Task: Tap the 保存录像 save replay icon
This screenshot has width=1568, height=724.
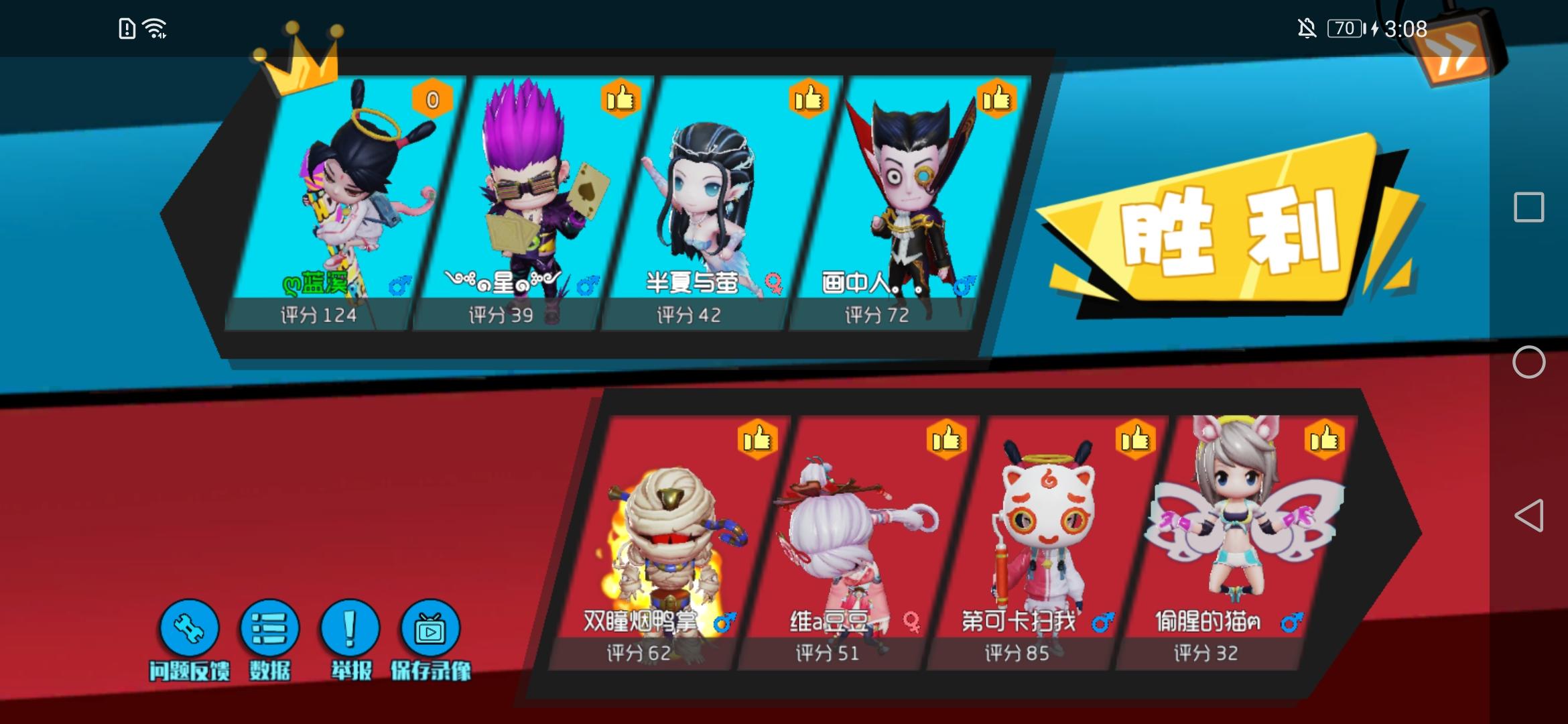Action: tap(429, 629)
